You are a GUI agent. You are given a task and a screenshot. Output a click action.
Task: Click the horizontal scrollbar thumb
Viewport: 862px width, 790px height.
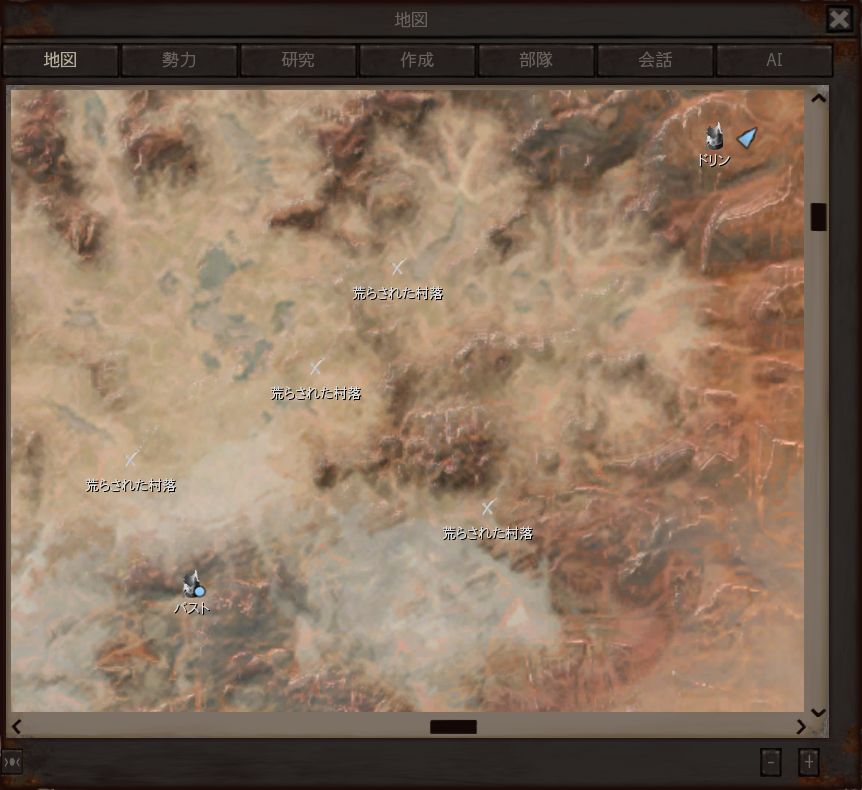point(453,727)
